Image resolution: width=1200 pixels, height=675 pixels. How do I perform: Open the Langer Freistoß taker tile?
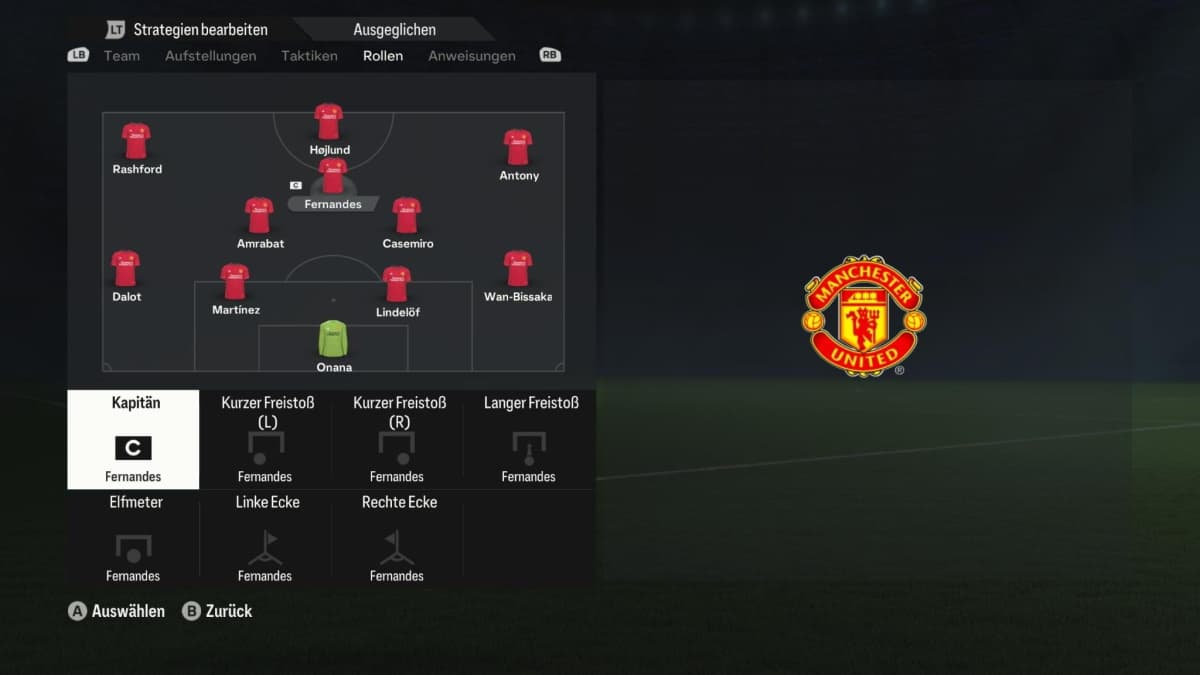529,439
